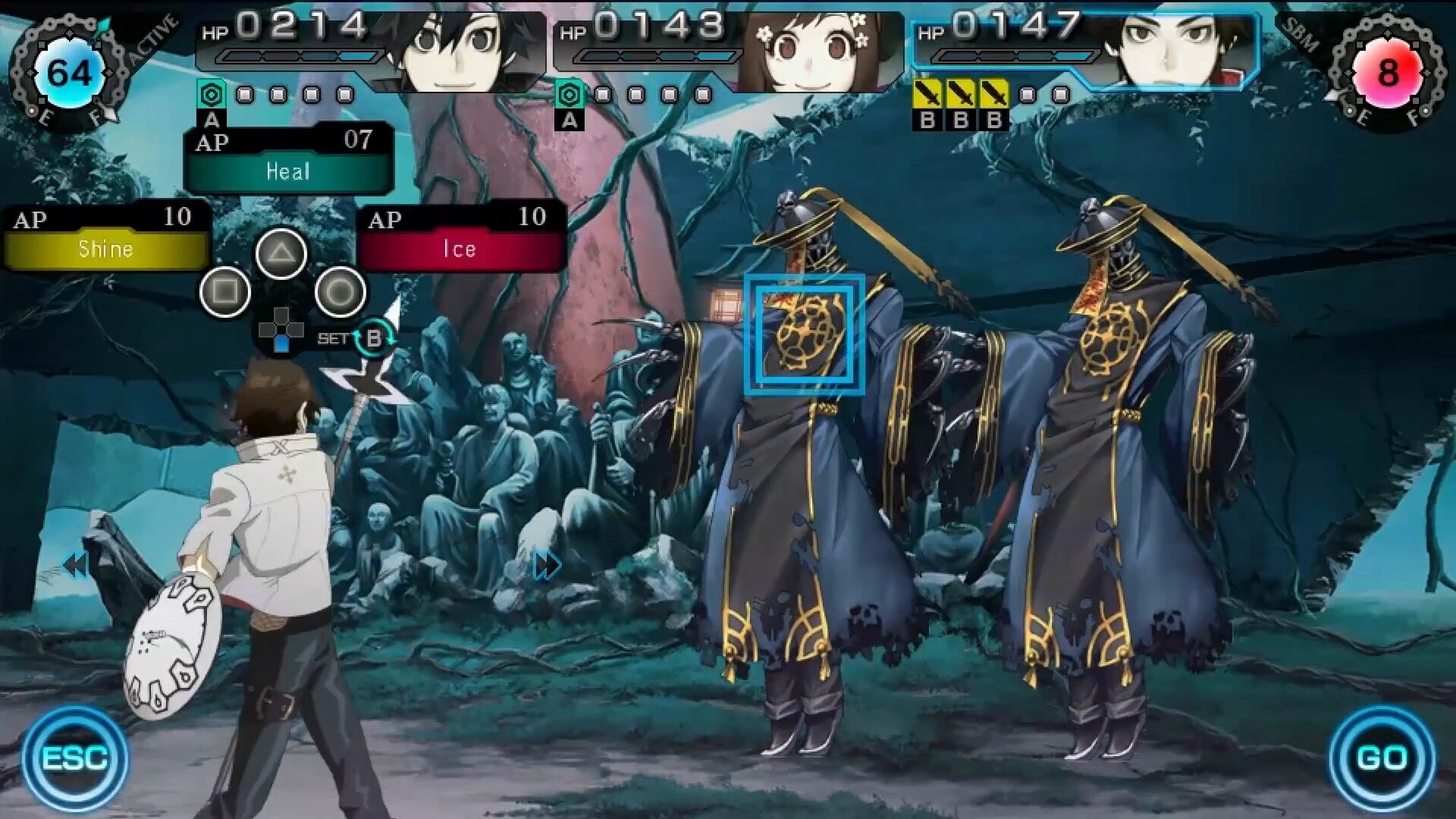
Task: Select the Heal skill
Action: pyautogui.click(x=288, y=171)
